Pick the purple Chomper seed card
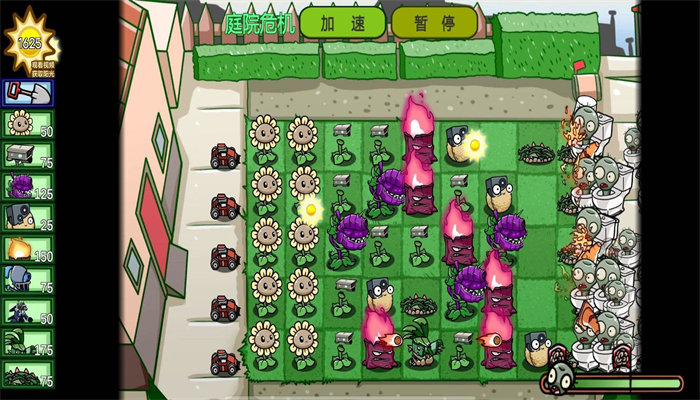Viewport: 700px width, 400px height. (x=27, y=186)
